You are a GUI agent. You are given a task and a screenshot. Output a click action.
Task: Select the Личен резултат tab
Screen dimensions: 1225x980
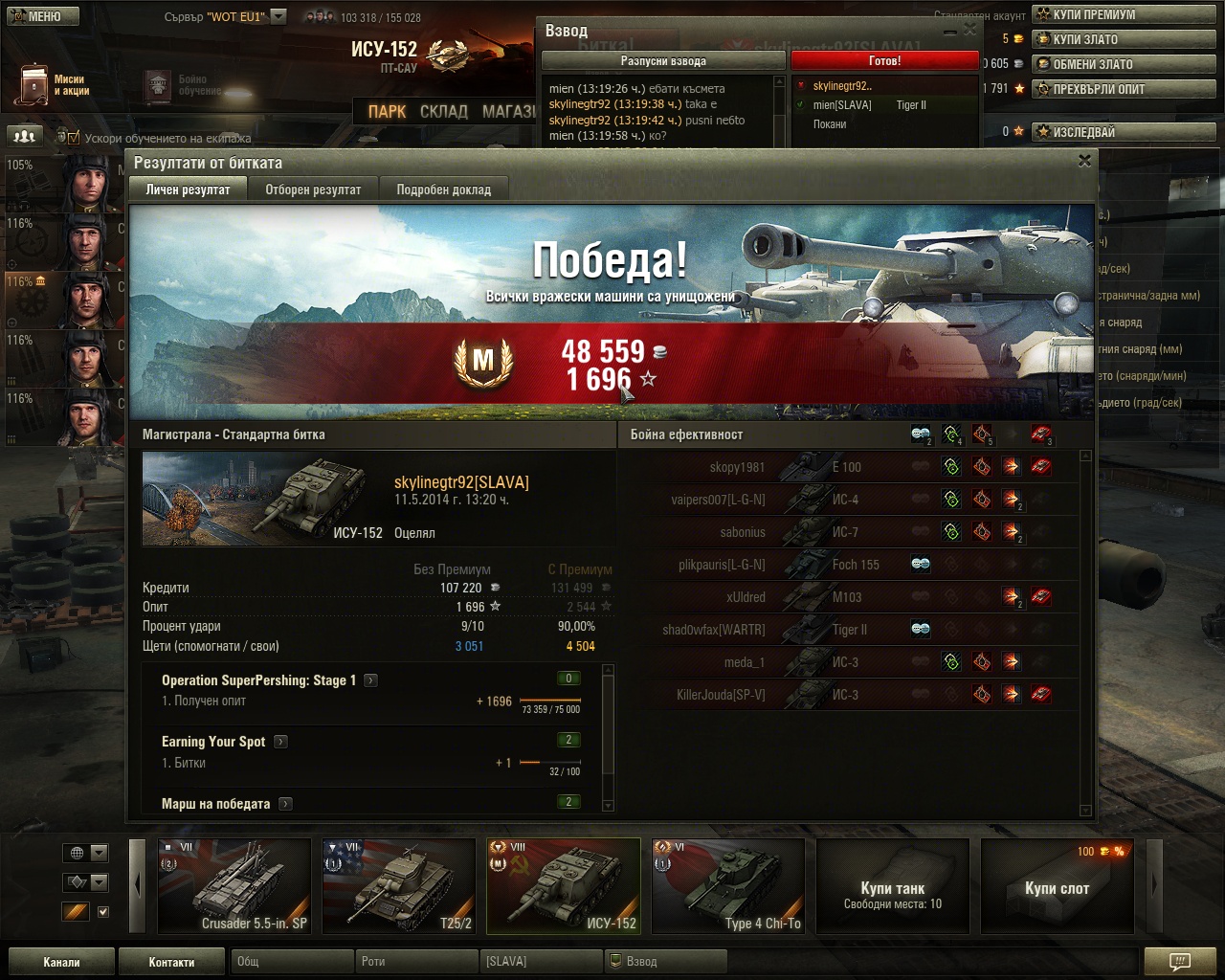(x=188, y=189)
